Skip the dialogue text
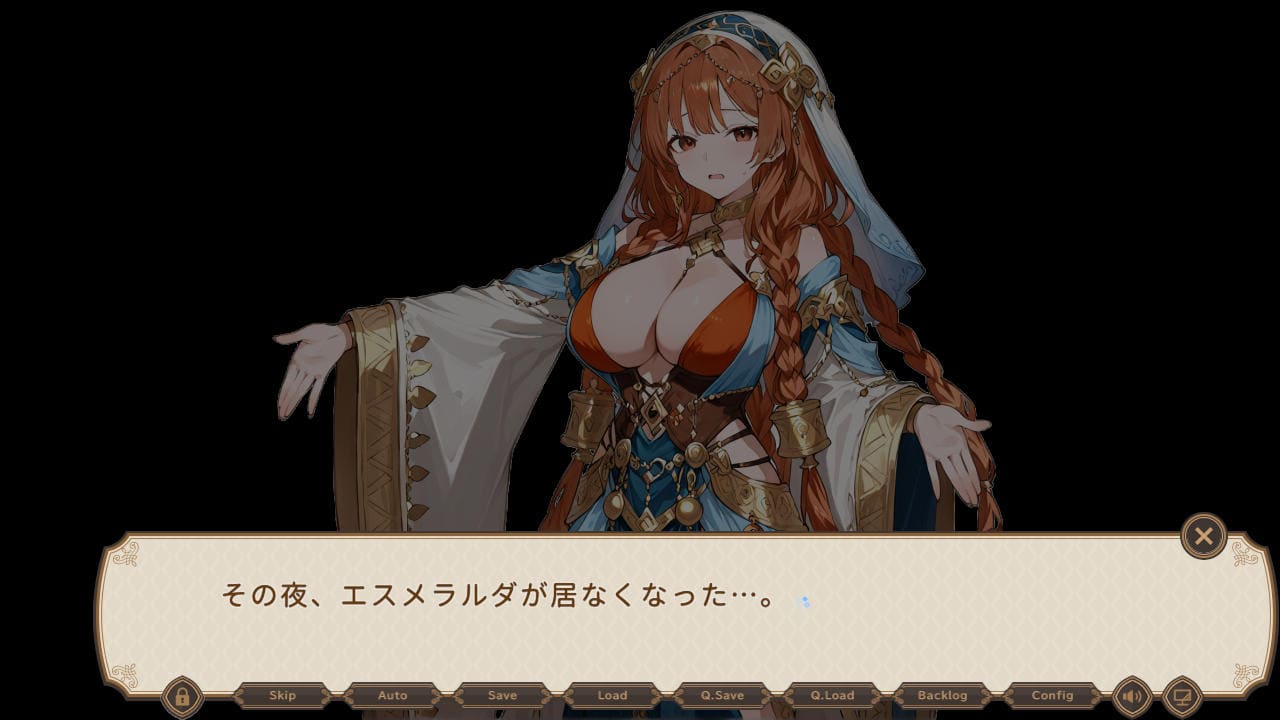1280x720 pixels. [x=282, y=696]
